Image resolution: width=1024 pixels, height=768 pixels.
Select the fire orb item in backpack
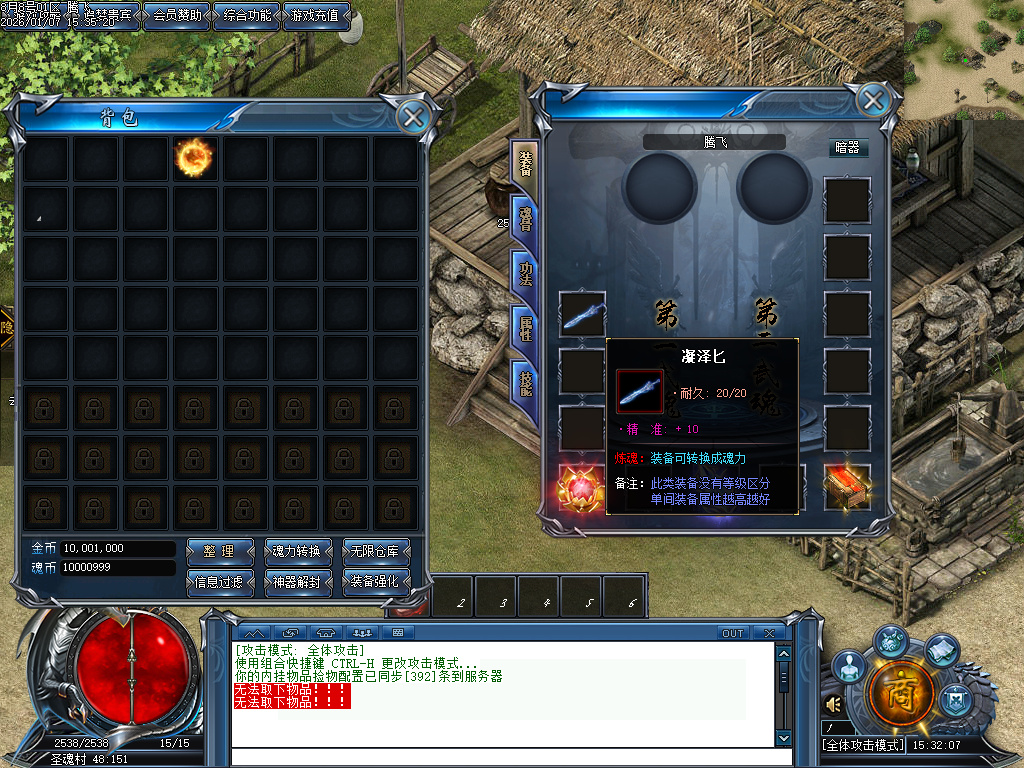click(x=193, y=157)
